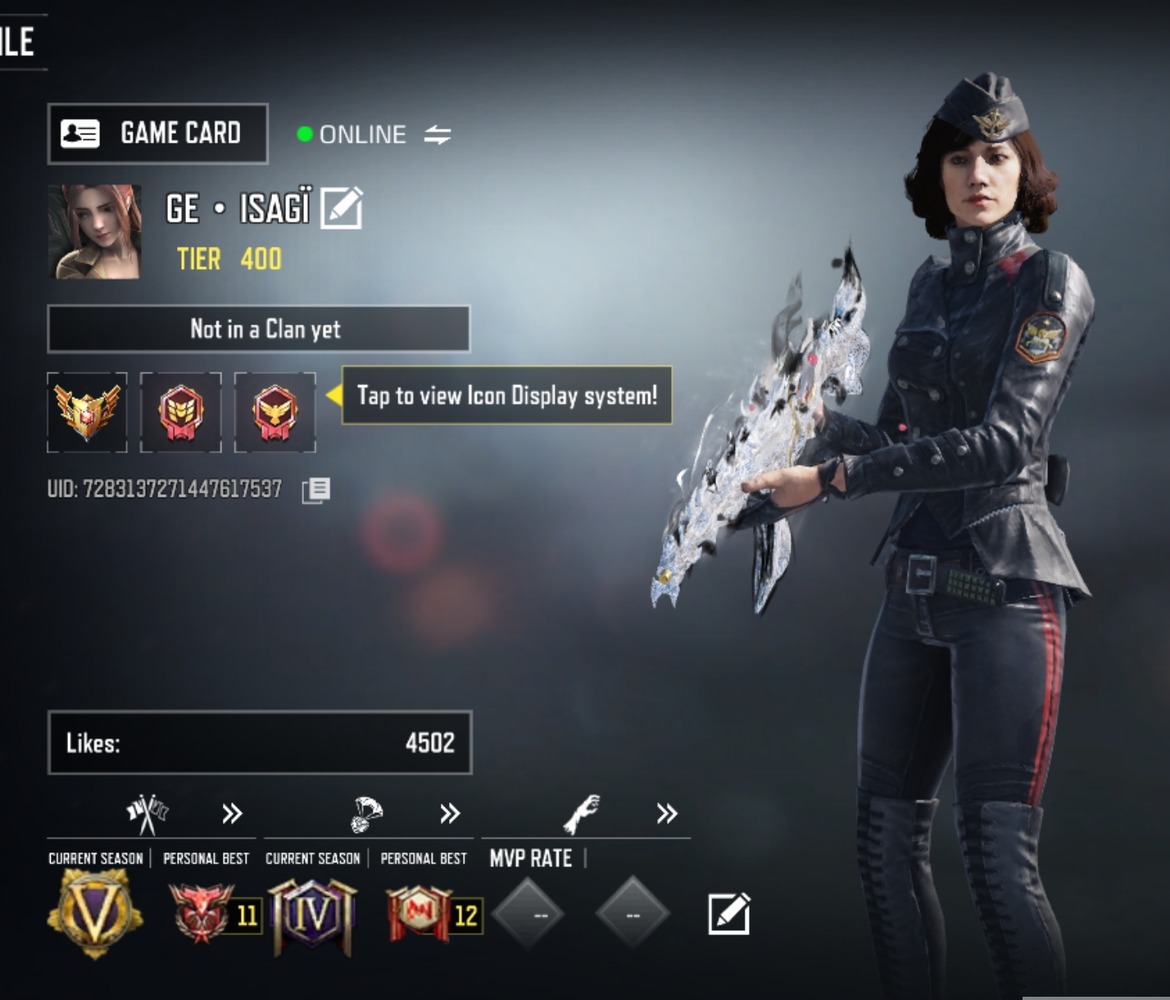The height and width of the screenshot is (1000, 1170).
Task: Expand battle royale rank details beside parachute icon
Action: pyautogui.click(x=450, y=814)
